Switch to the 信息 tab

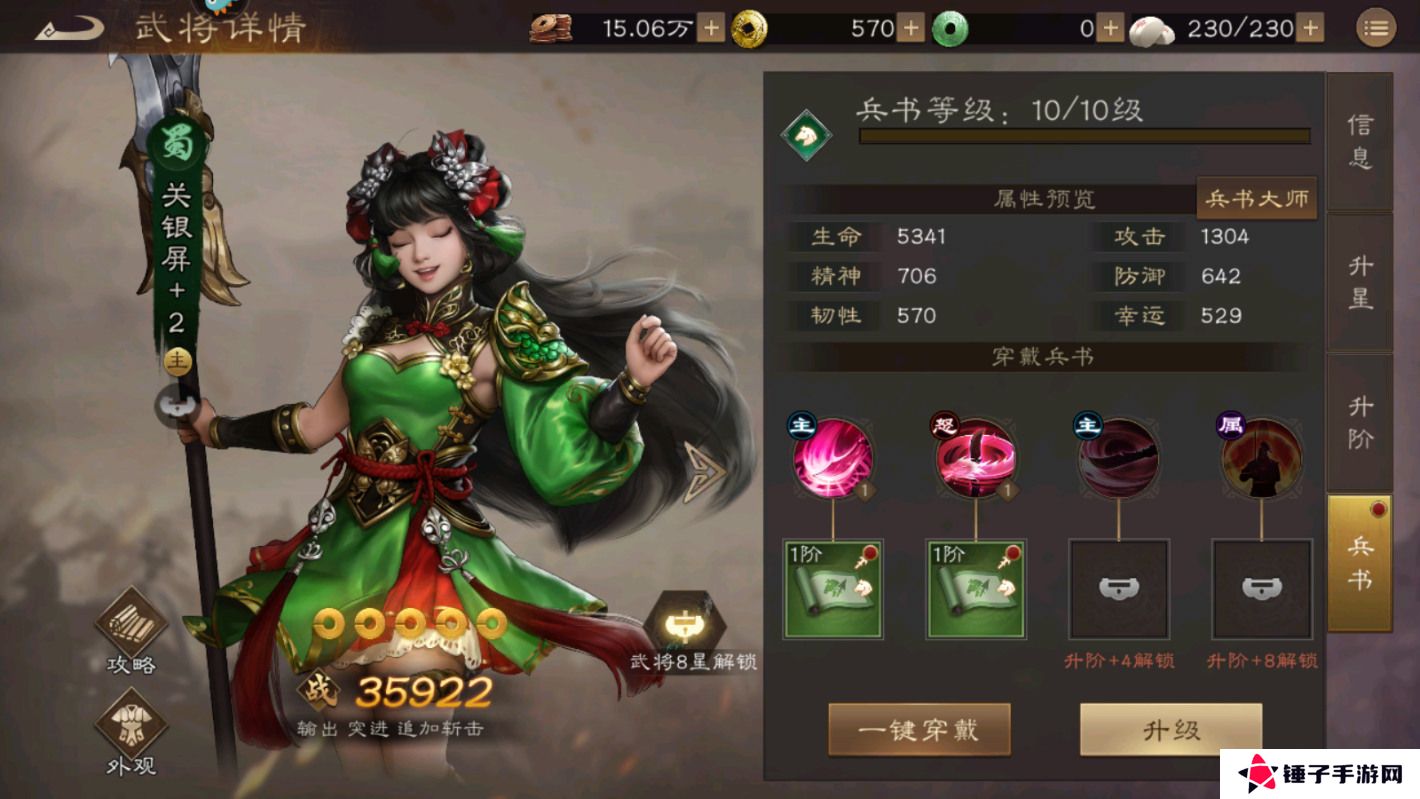[1361, 140]
